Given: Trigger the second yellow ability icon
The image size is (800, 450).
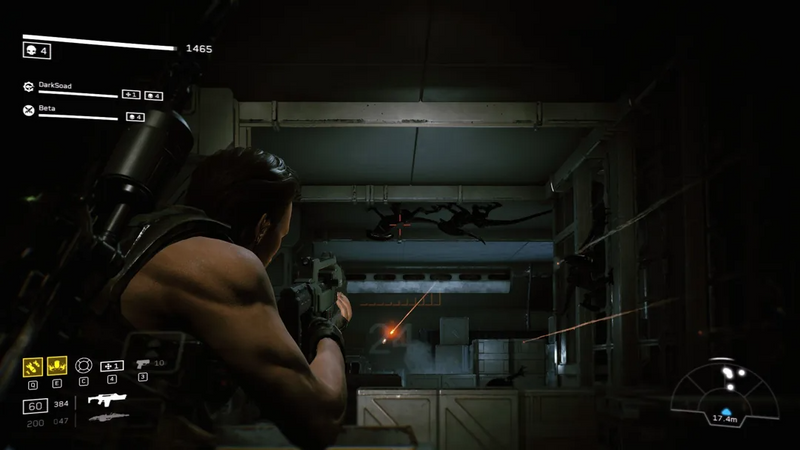Looking at the screenshot, I should (x=58, y=366).
